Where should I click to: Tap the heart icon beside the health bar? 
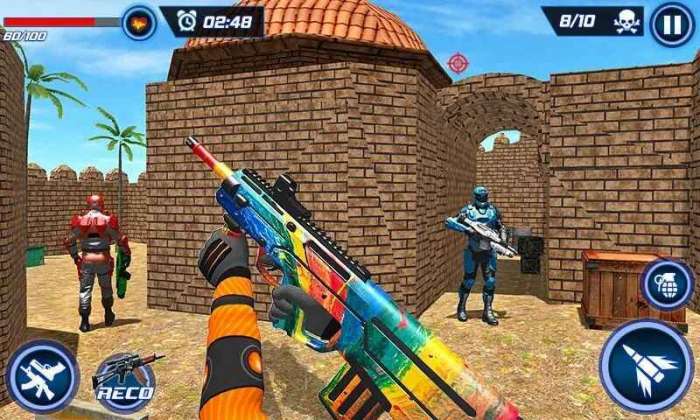click(x=139, y=22)
